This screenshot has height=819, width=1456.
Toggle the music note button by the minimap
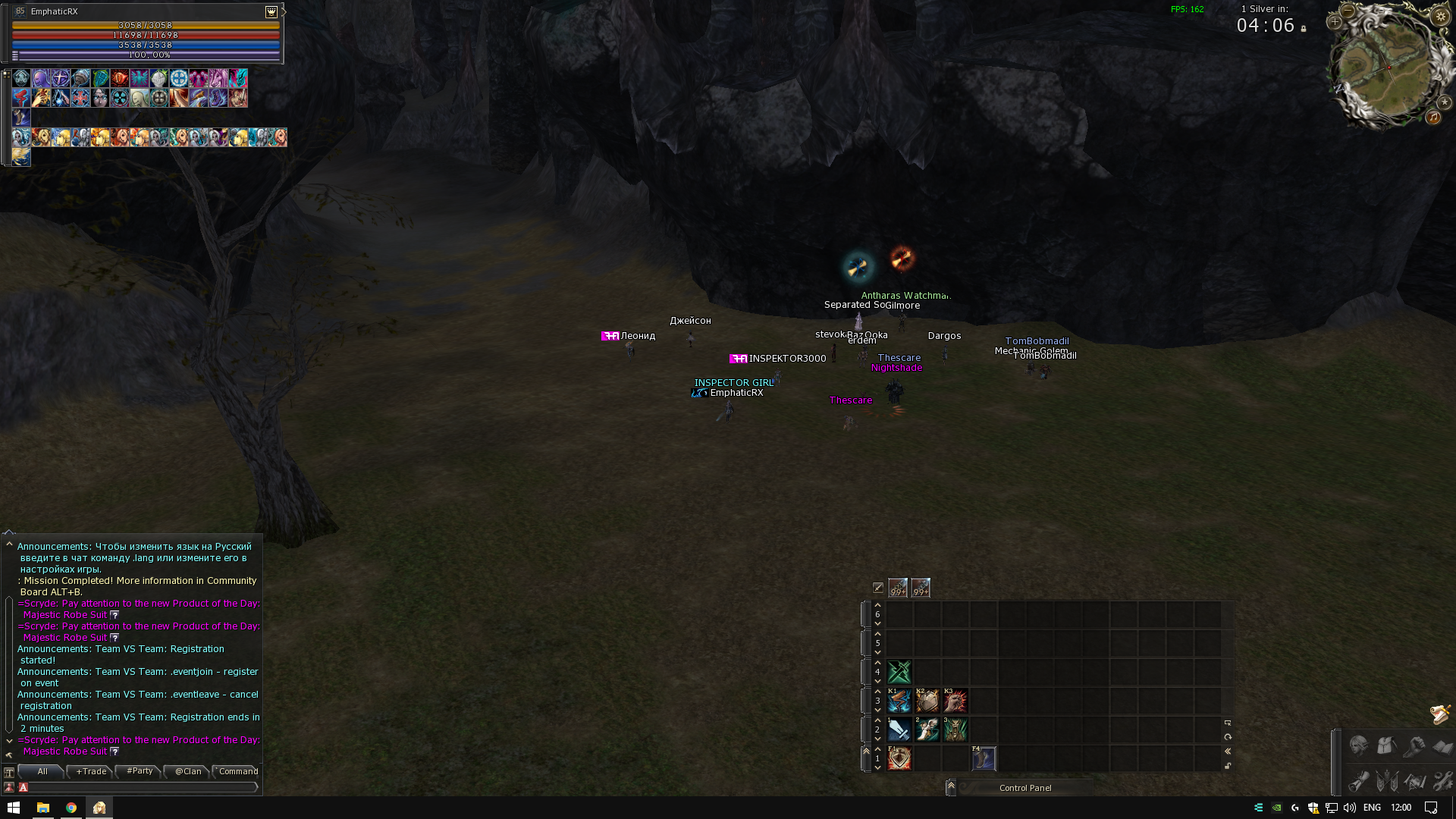pos(1433,117)
